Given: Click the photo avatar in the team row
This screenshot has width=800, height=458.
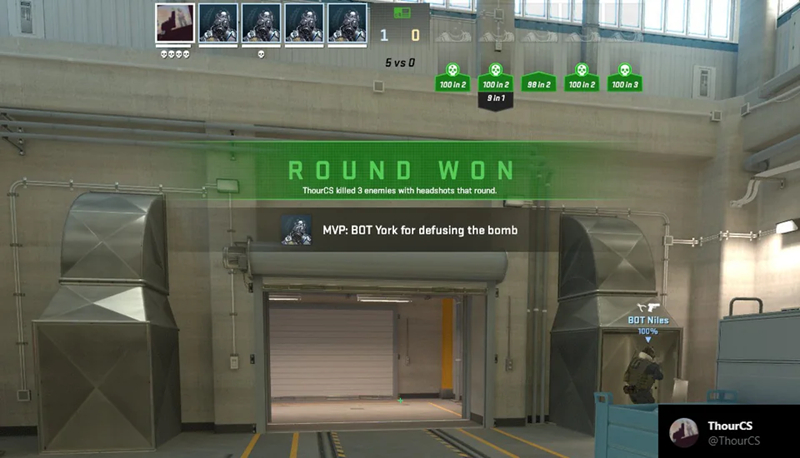Looking at the screenshot, I should pyautogui.click(x=175, y=23).
